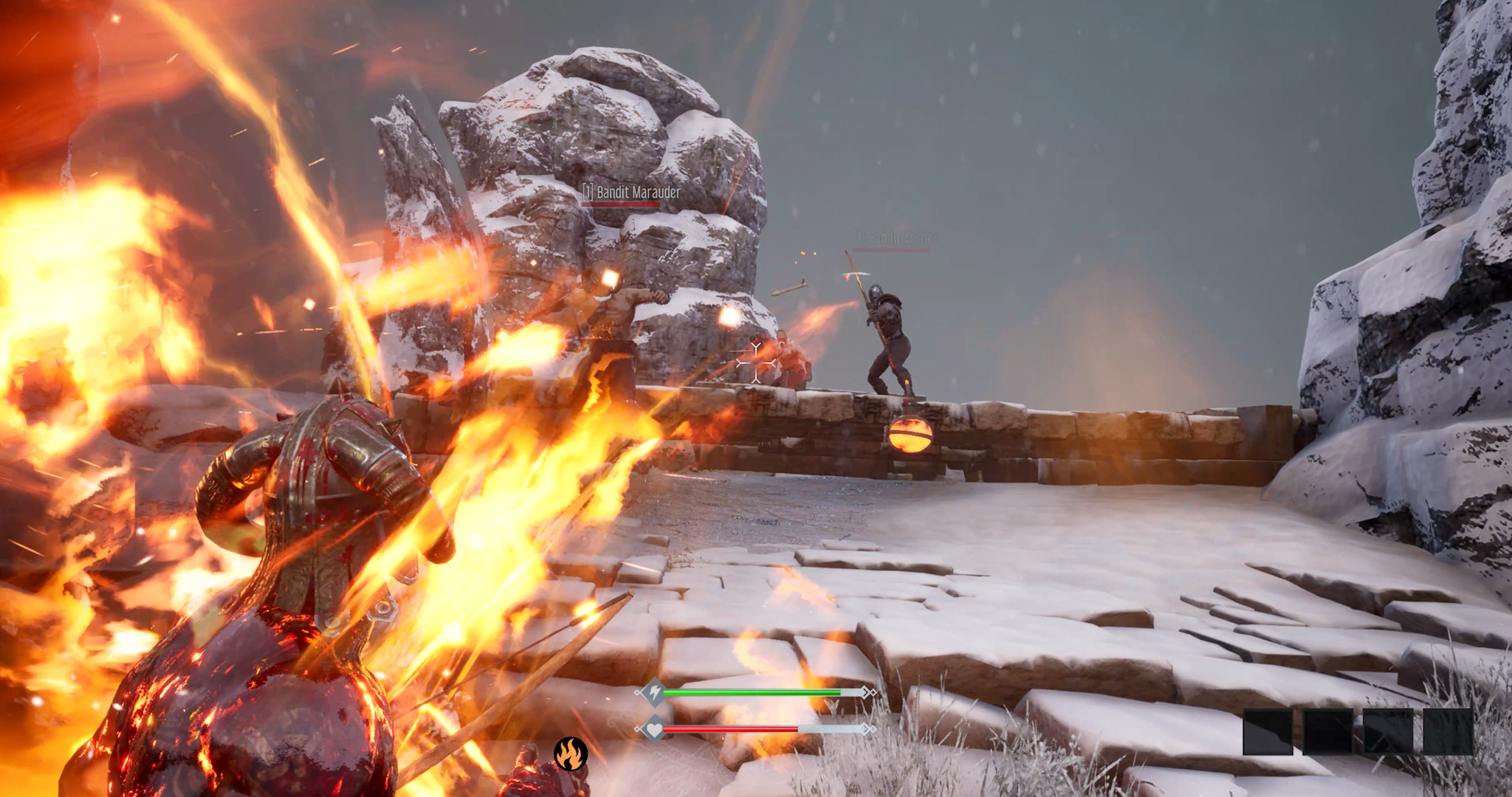Viewport: 1512px width, 797px height.
Task: Click the heart health icon
Action: click(x=654, y=730)
